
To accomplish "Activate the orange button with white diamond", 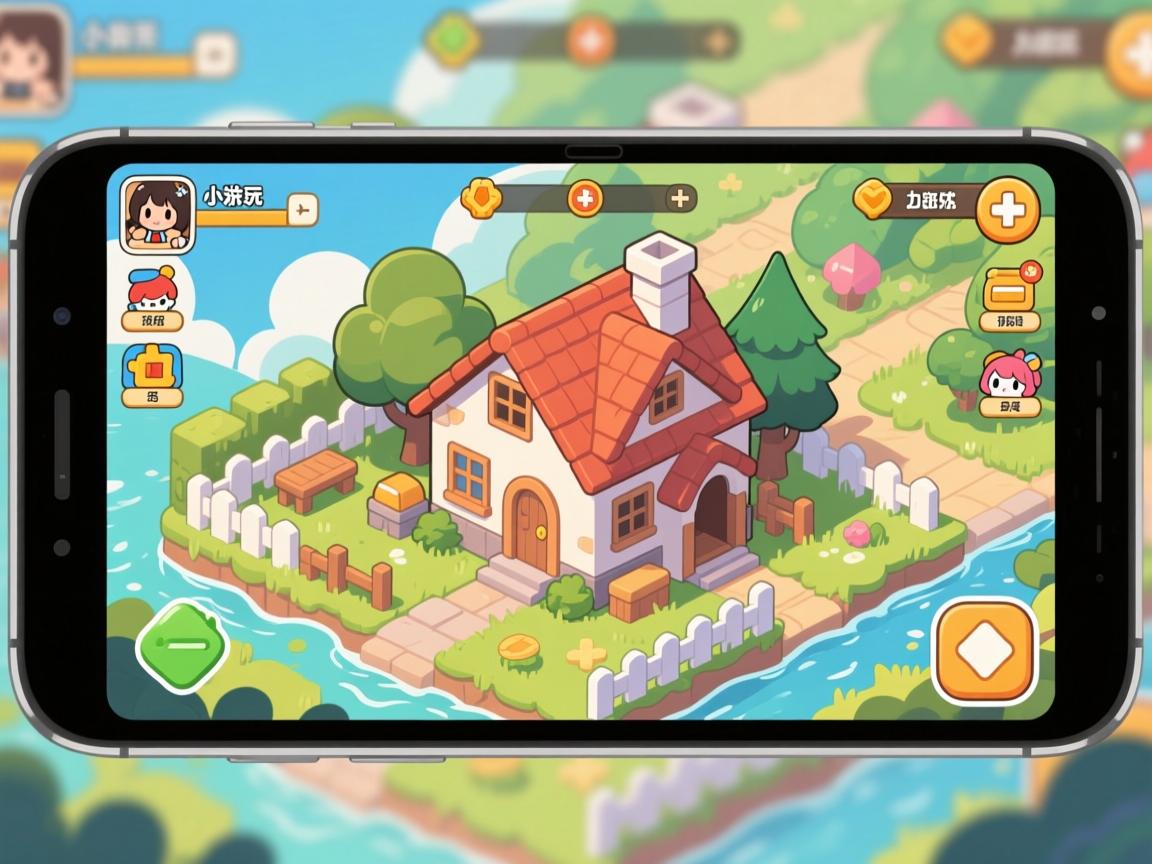I will click(x=984, y=651).
